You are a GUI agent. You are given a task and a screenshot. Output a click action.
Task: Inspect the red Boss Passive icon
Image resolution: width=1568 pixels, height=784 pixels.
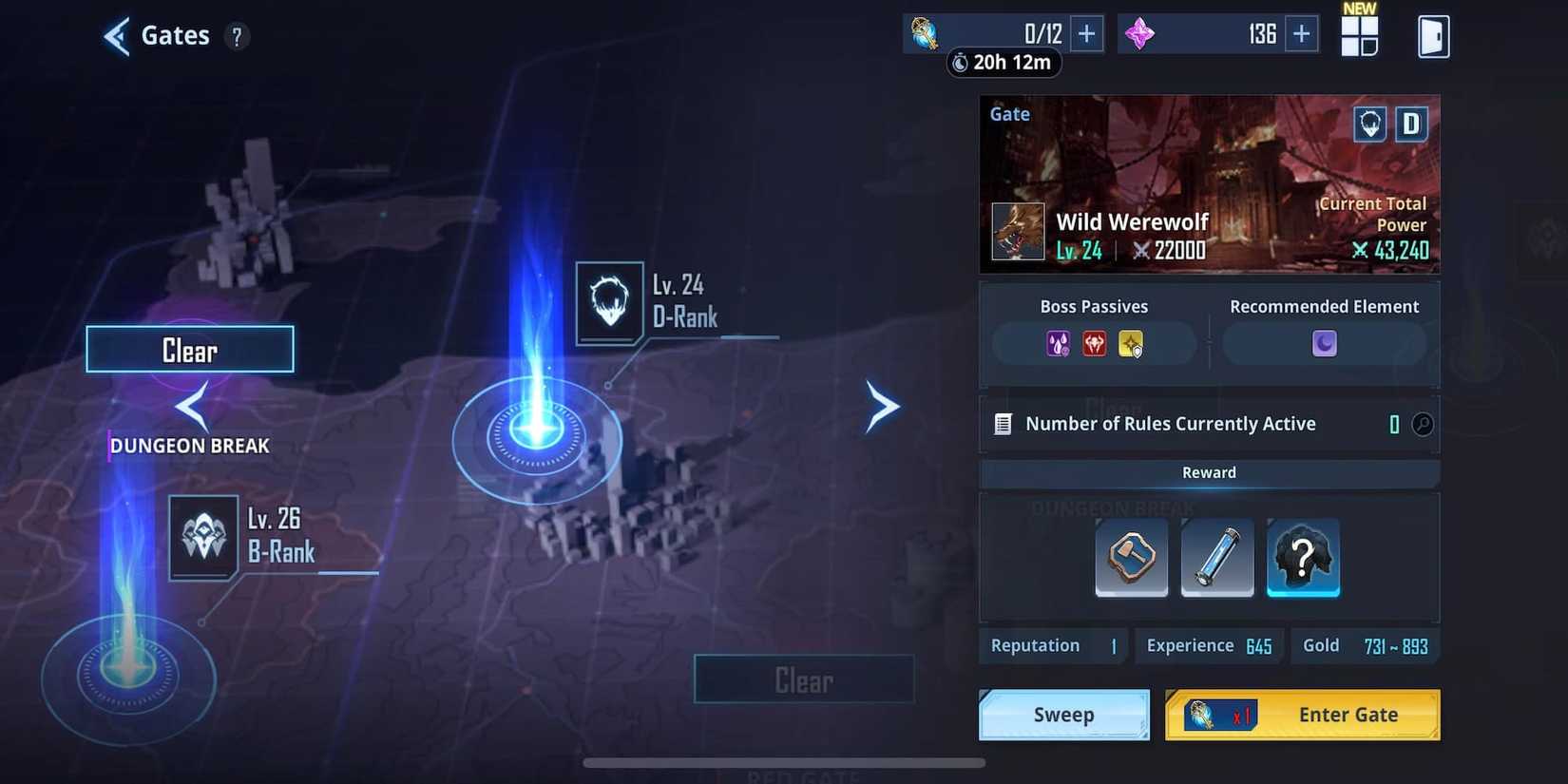tap(1094, 344)
